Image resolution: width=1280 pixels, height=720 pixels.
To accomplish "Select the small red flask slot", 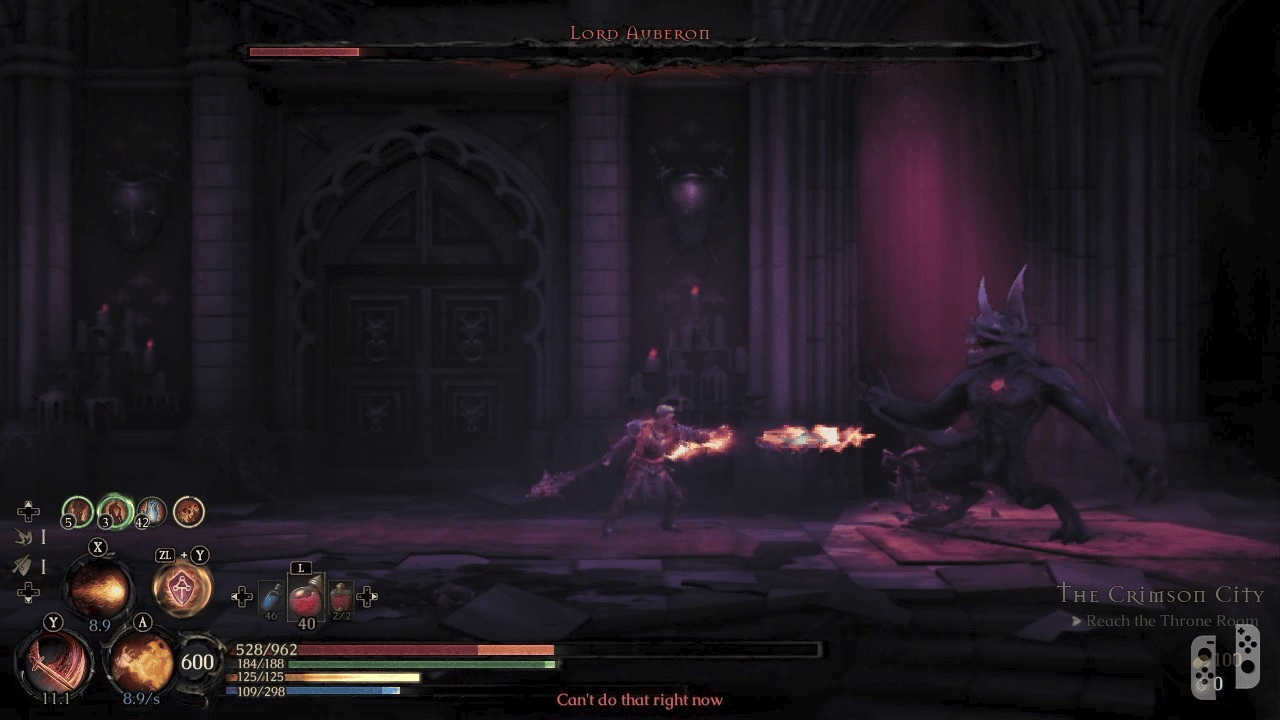I will pyautogui.click(x=341, y=598).
